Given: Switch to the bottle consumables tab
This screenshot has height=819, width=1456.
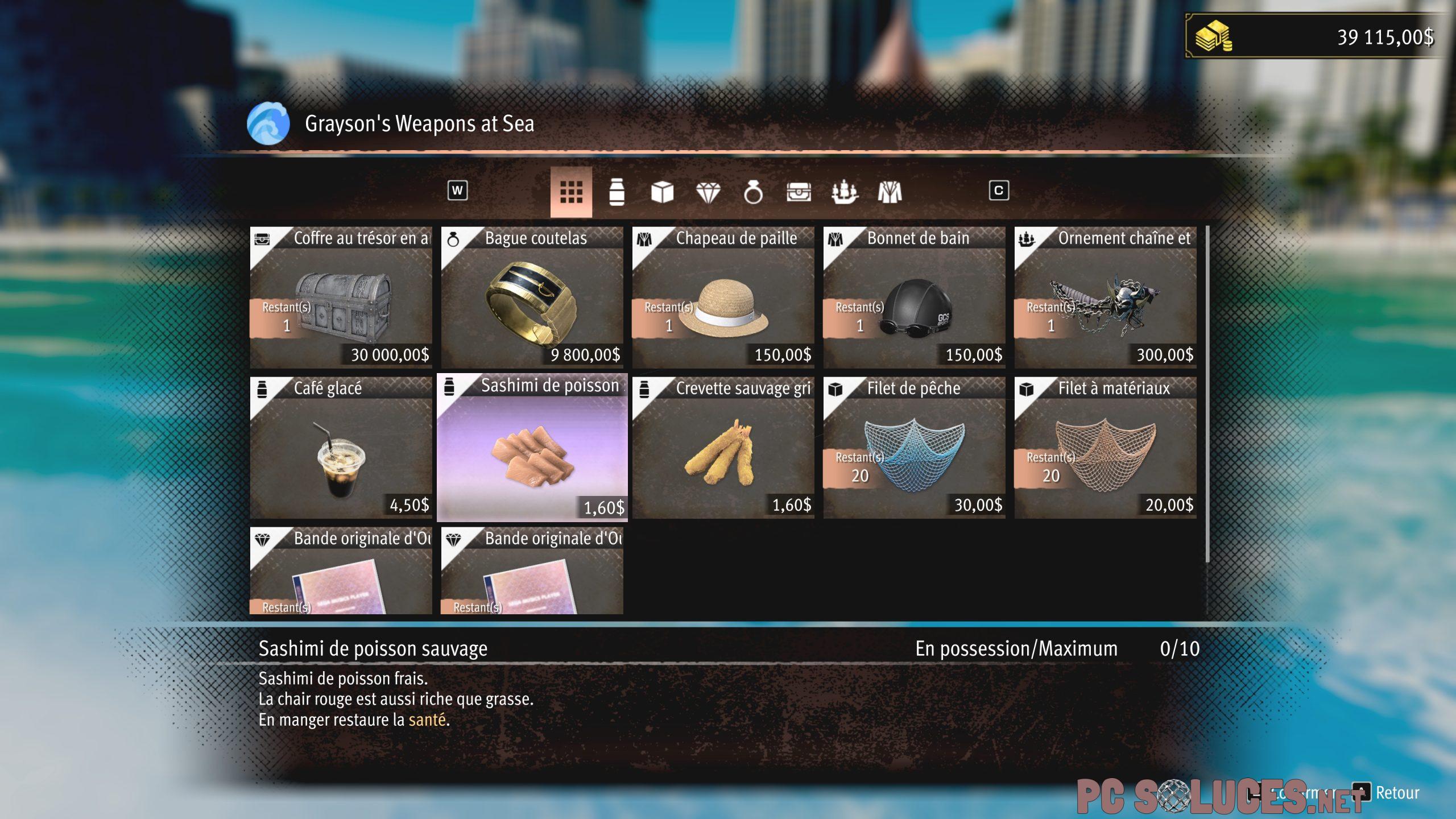Looking at the screenshot, I should (617, 192).
